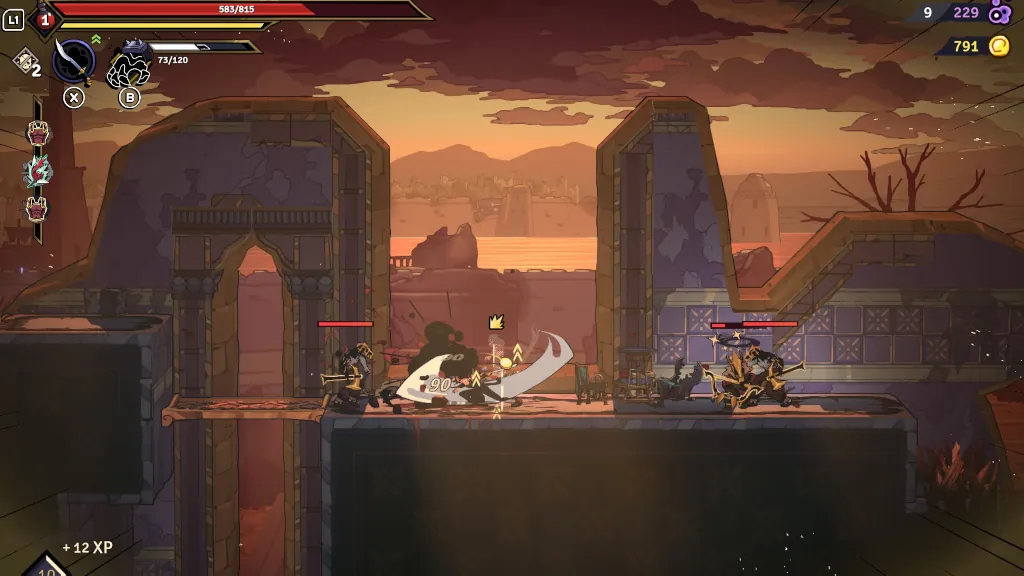Click the teal-glowing medallion in the medallion column

pyautogui.click(x=37, y=171)
